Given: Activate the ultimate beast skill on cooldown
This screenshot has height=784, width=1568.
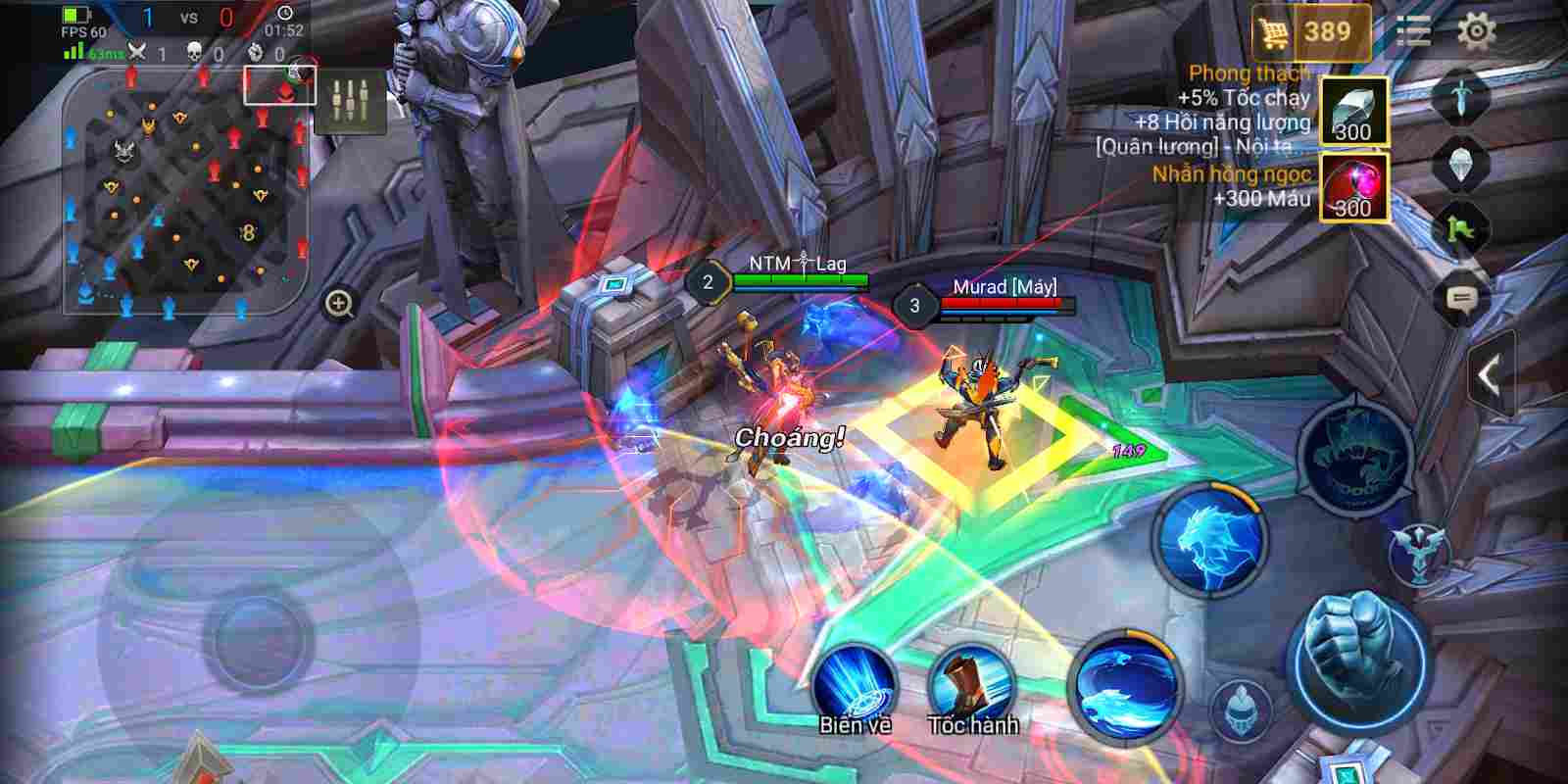Looking at the screenshot, I should pos(1355,454).
